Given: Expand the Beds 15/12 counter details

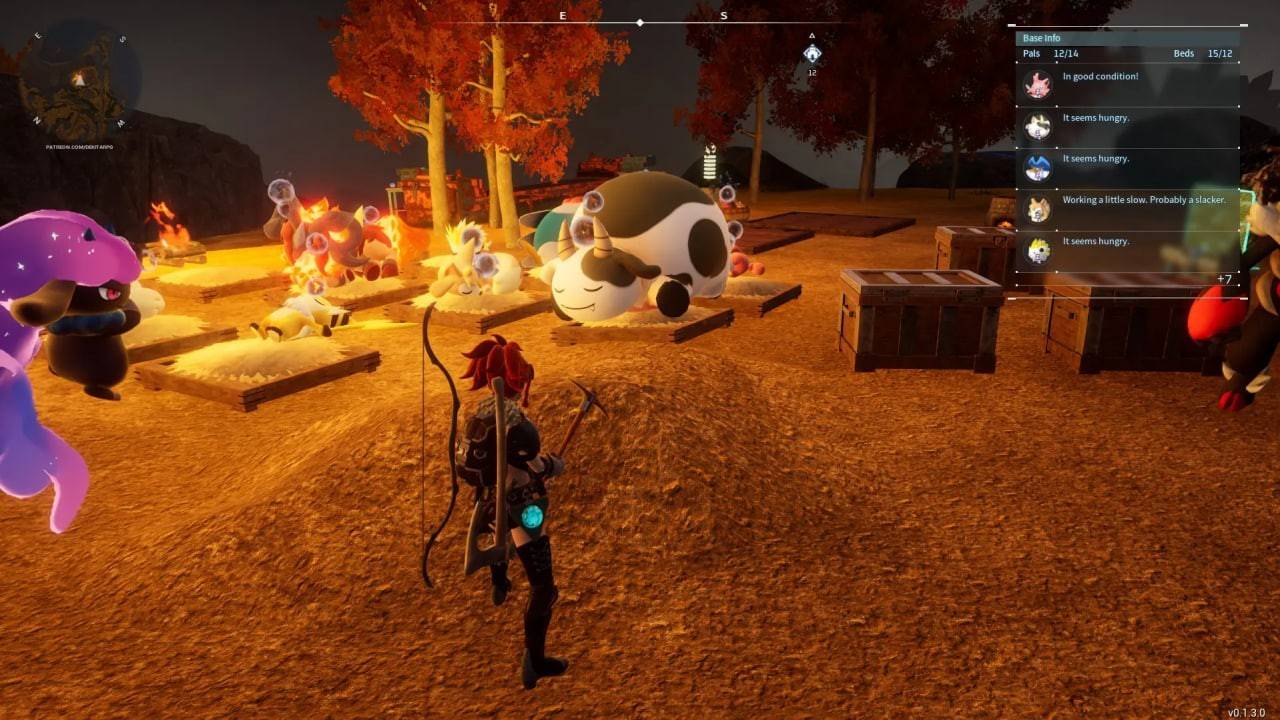Looking at the screenshot, I should [1202, 53].
